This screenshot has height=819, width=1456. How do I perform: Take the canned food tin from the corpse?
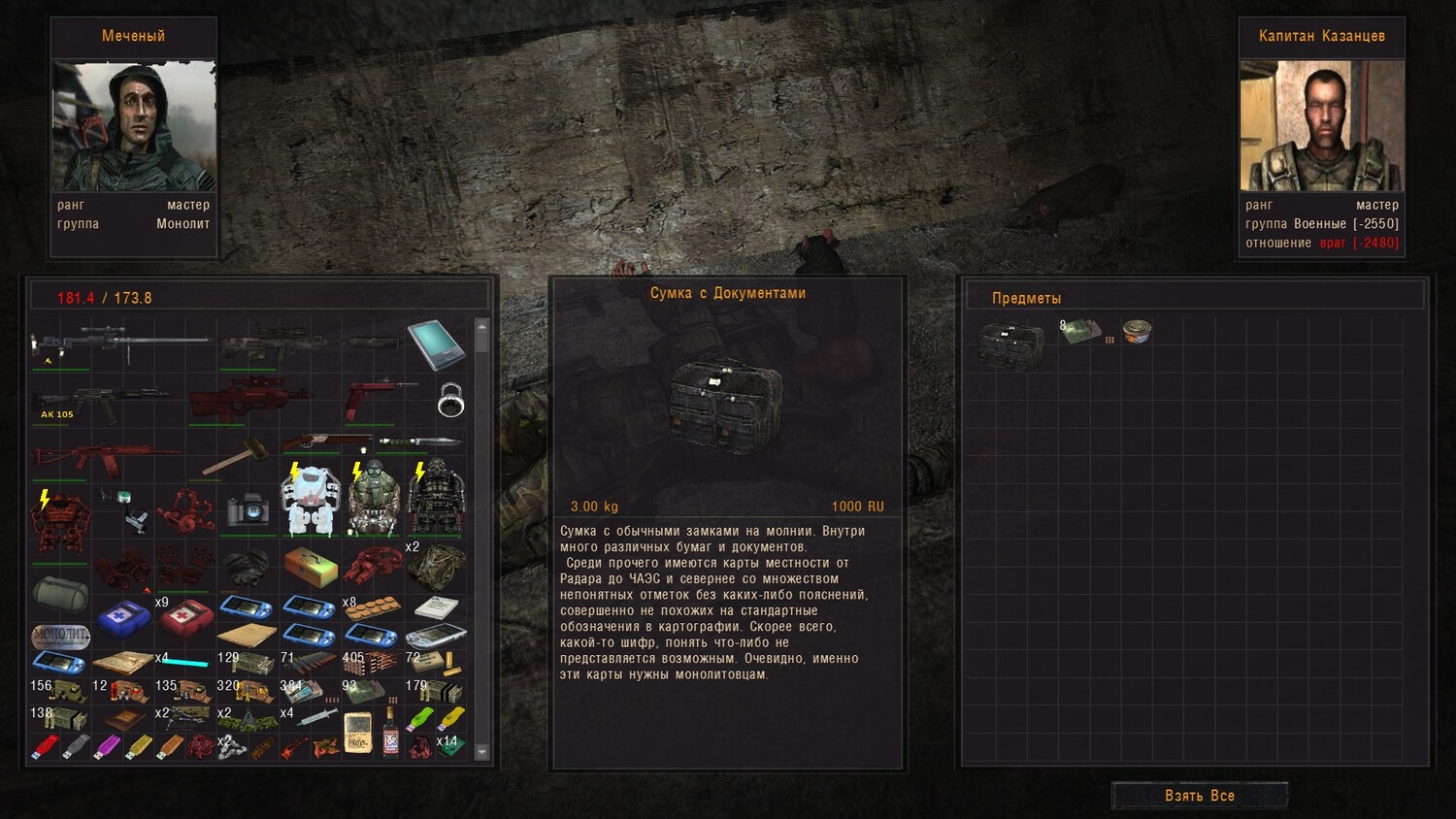(x=1137, y=332)
